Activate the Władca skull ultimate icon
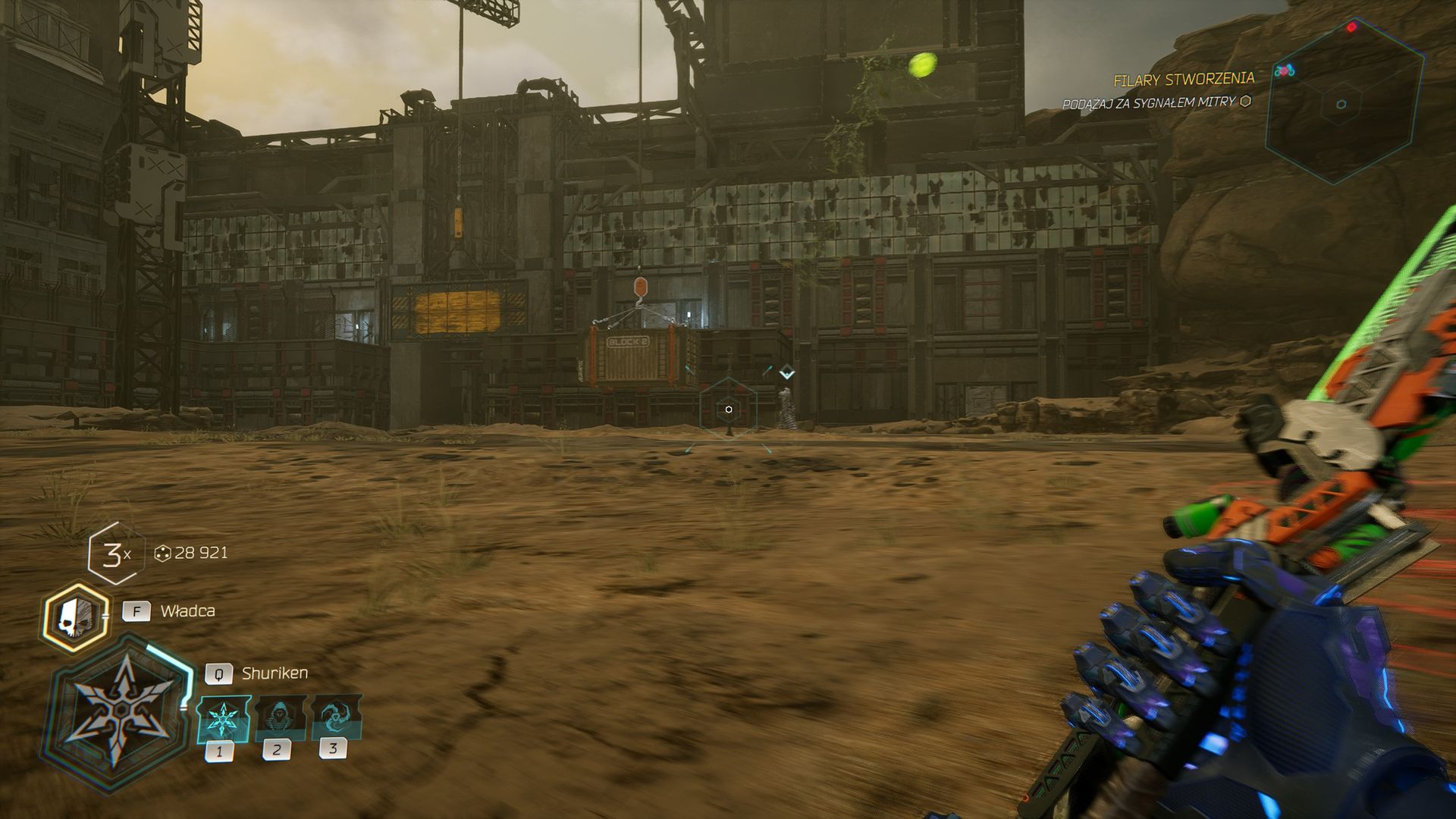 point(75,617)
